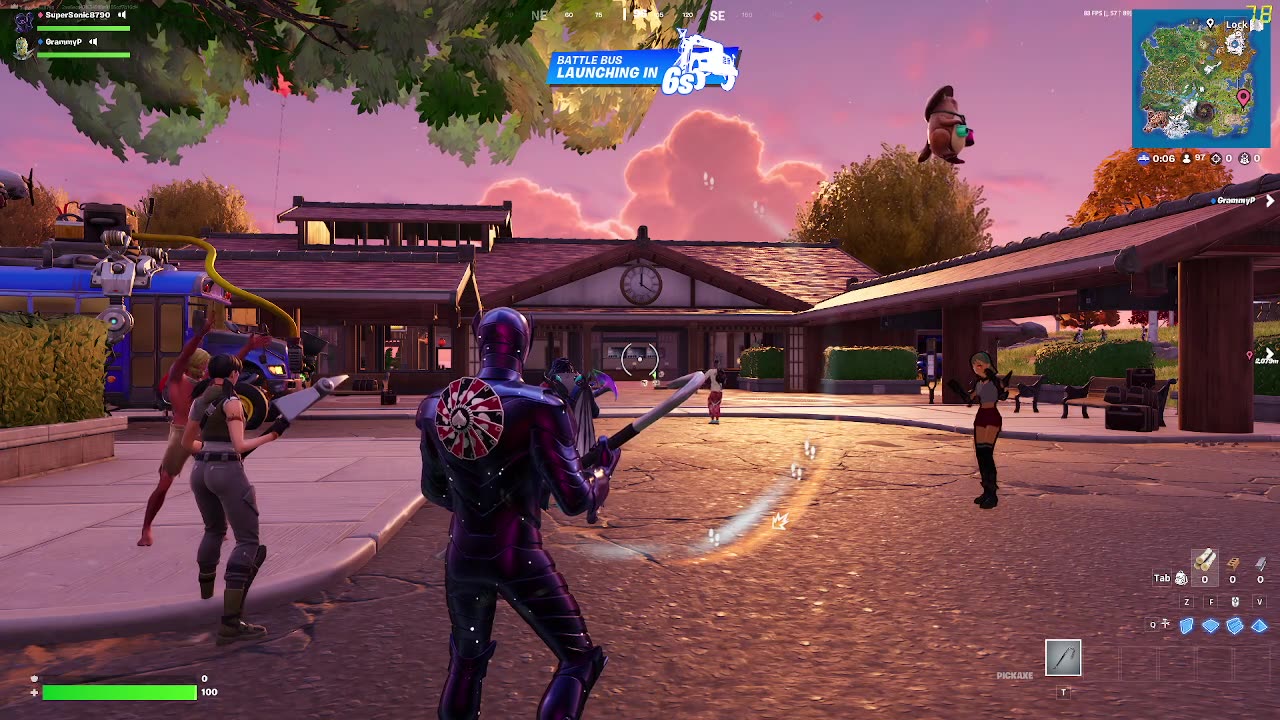Select the brick material icon
This screenshot has width=1280, height=720.
[x=1233, y=564]
